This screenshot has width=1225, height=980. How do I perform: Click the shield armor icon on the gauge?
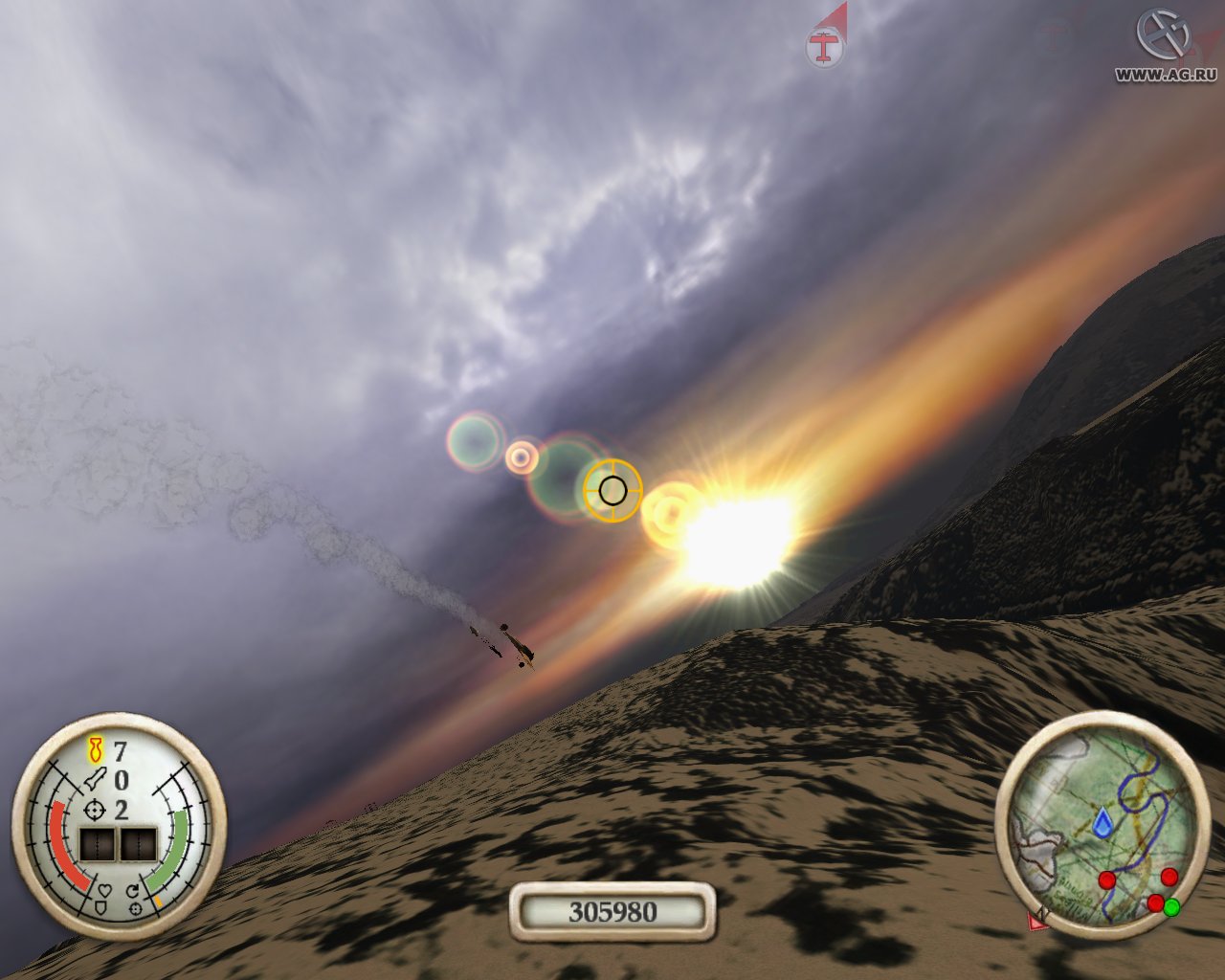[101, 907]
